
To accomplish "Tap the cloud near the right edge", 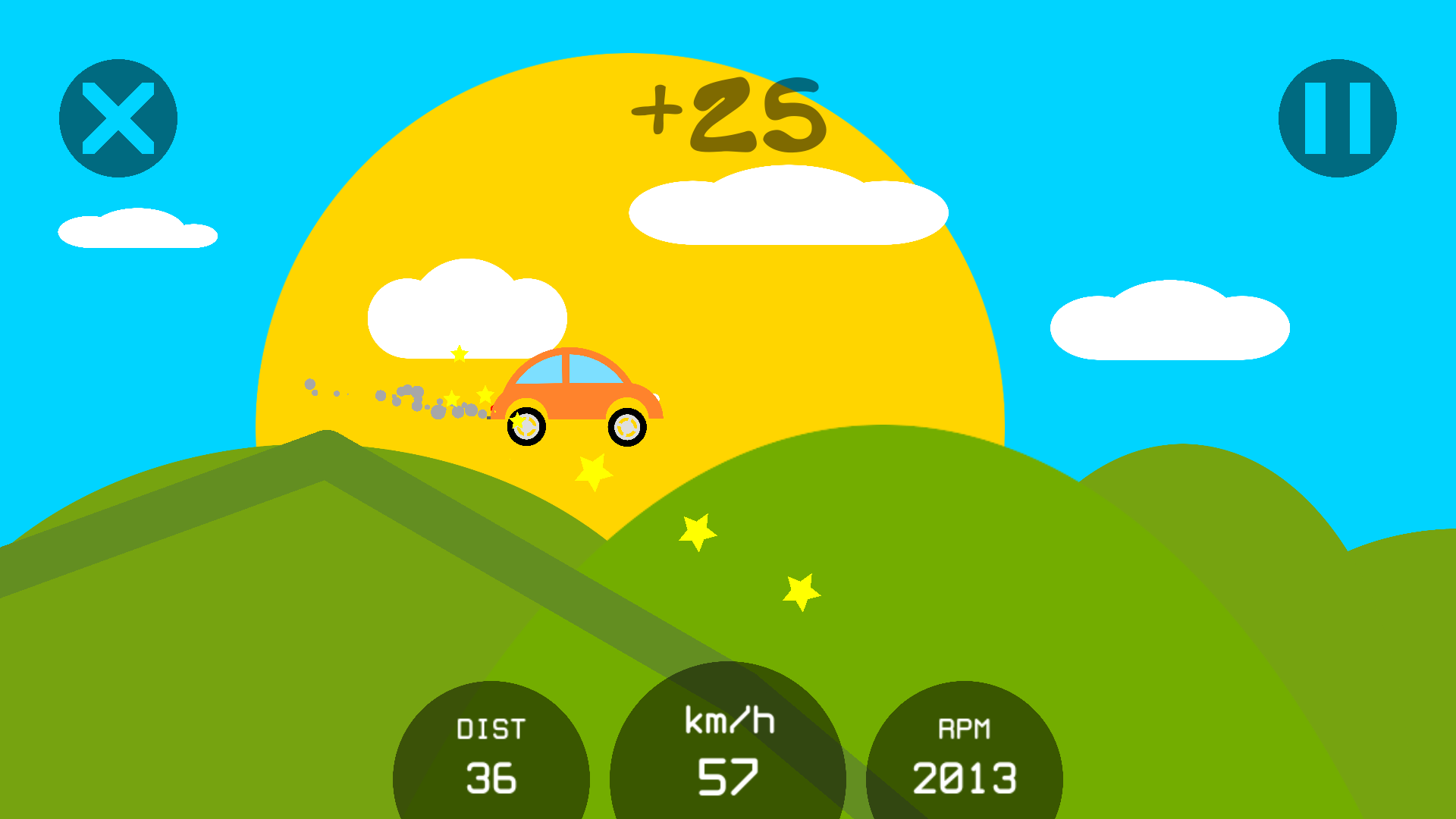I will pyautogui.click(x=1170, y=322).
